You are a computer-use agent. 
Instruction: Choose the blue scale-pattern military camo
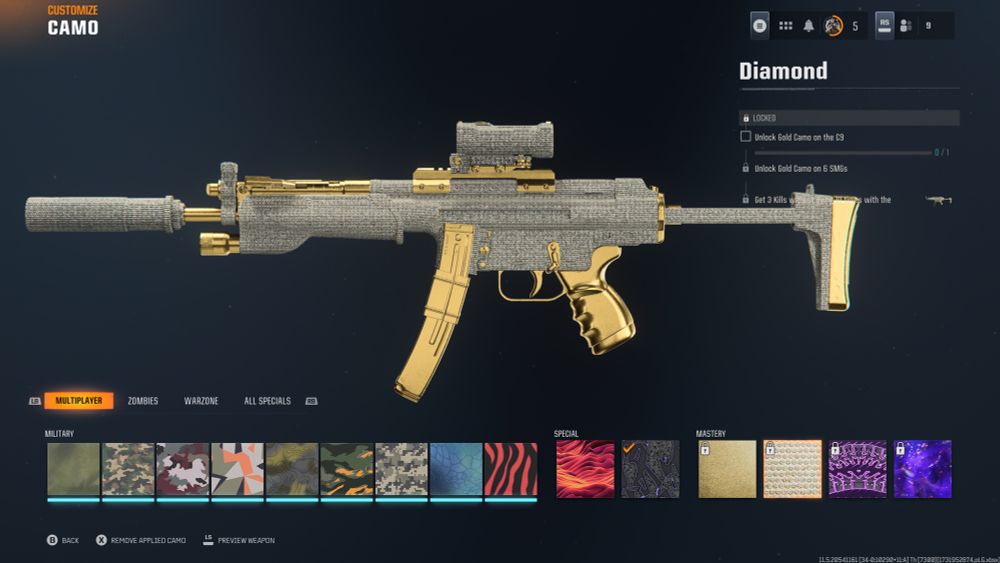[456, 469]
